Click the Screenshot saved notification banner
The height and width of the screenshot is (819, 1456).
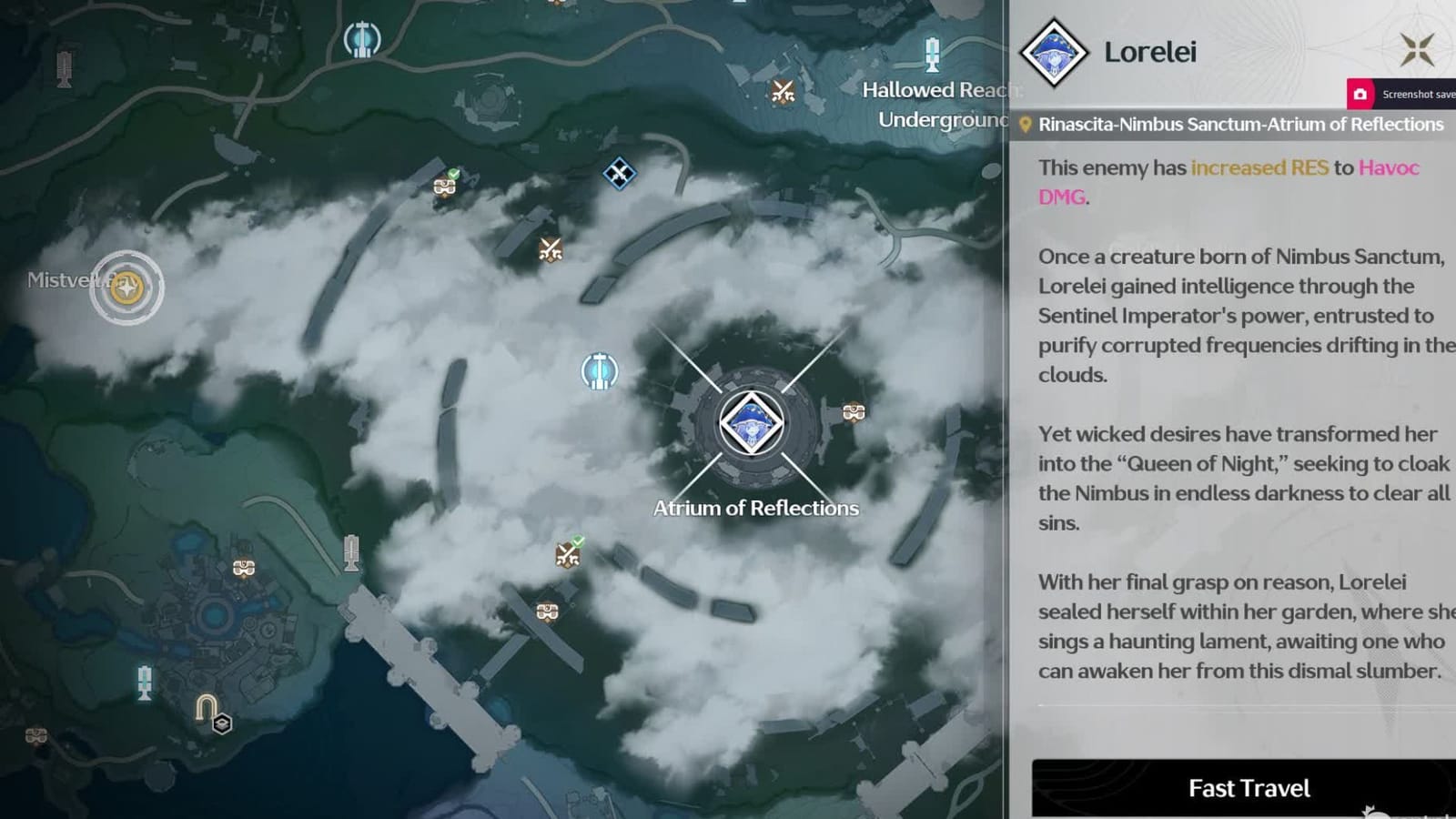pyautogui.click(x=1406, y=94)
